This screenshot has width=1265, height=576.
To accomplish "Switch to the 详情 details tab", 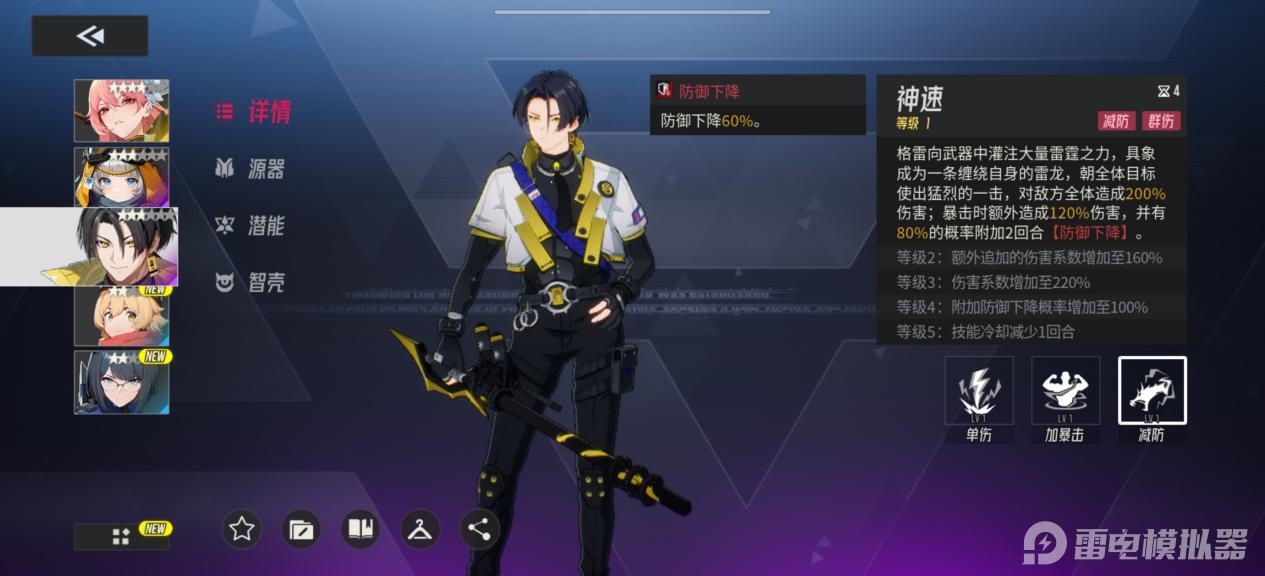I will tap(254, 111).
